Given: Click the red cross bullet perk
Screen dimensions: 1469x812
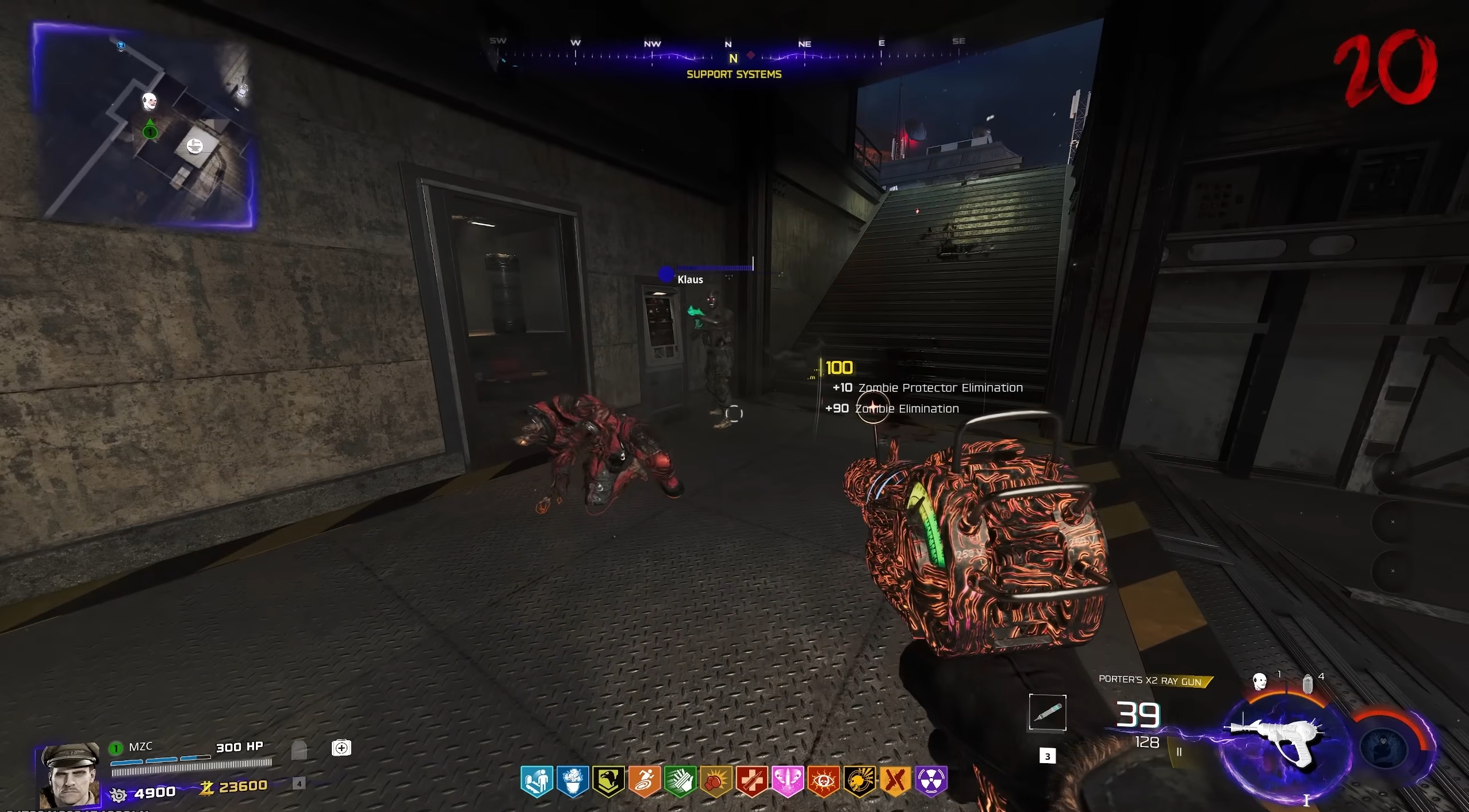Looking at the screenshot, I should point(751,781).
